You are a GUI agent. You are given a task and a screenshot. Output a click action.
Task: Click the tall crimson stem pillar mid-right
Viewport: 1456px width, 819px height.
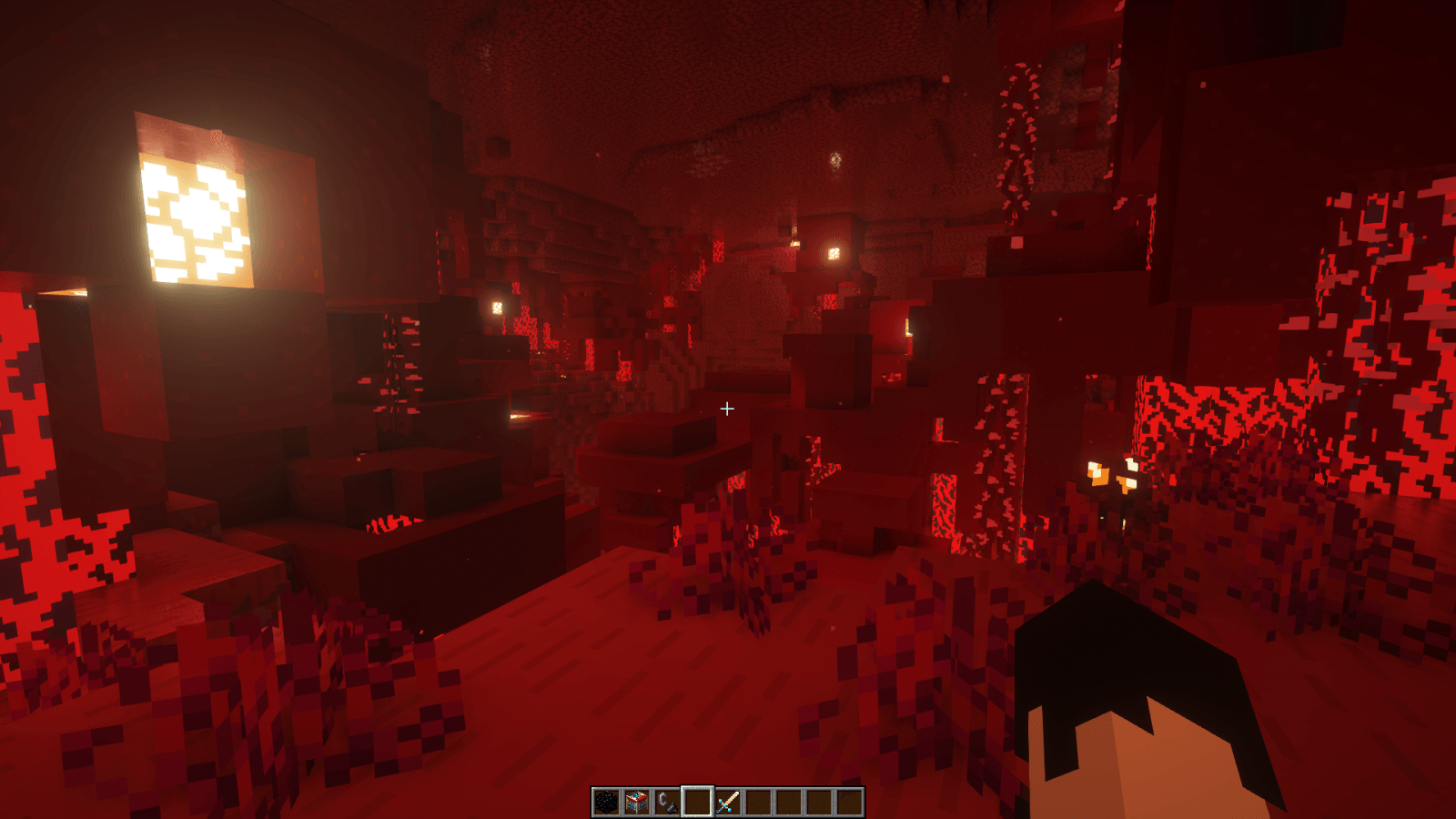coord(1001,455)
